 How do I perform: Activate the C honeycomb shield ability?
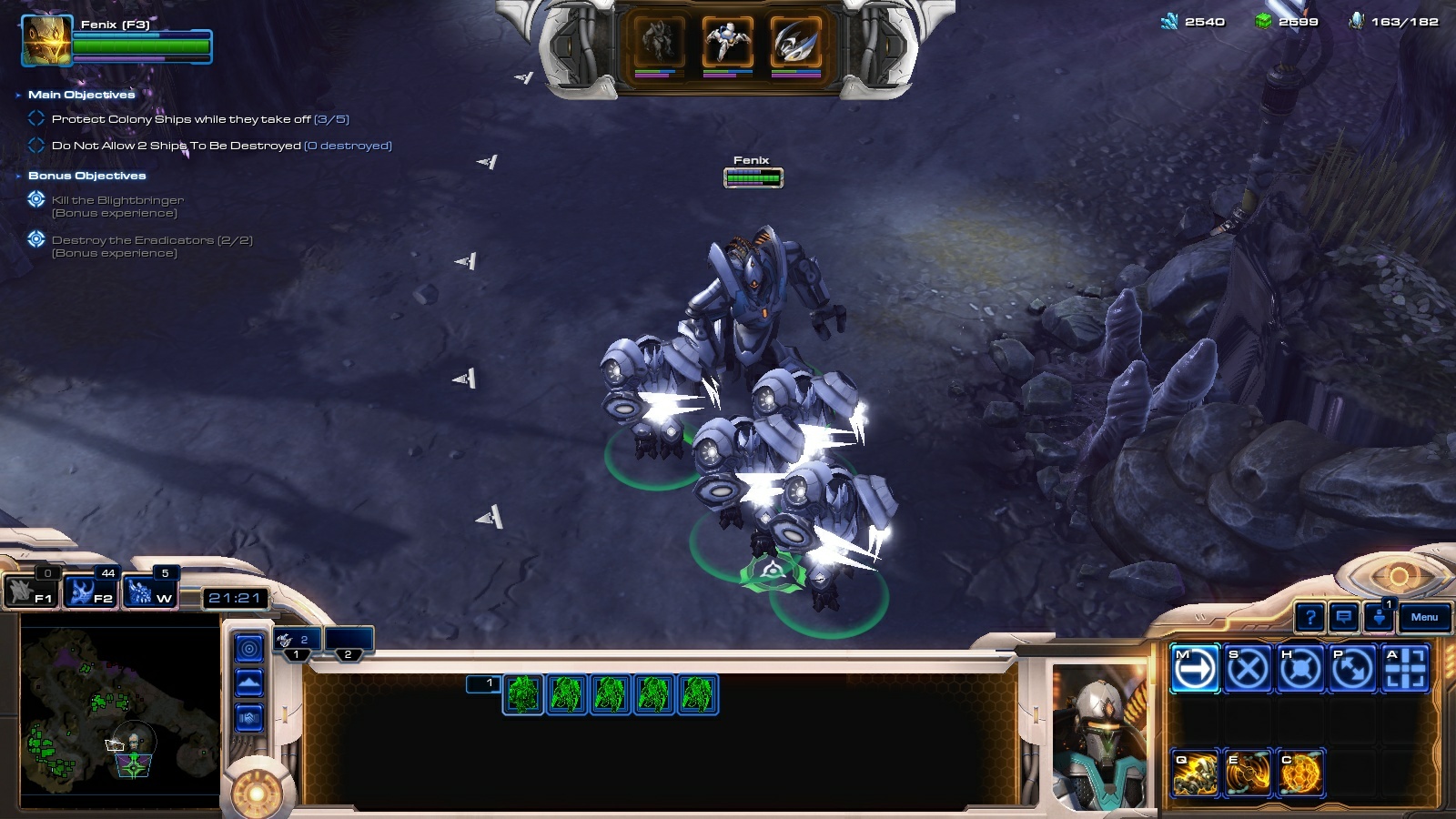(1299, 773)
